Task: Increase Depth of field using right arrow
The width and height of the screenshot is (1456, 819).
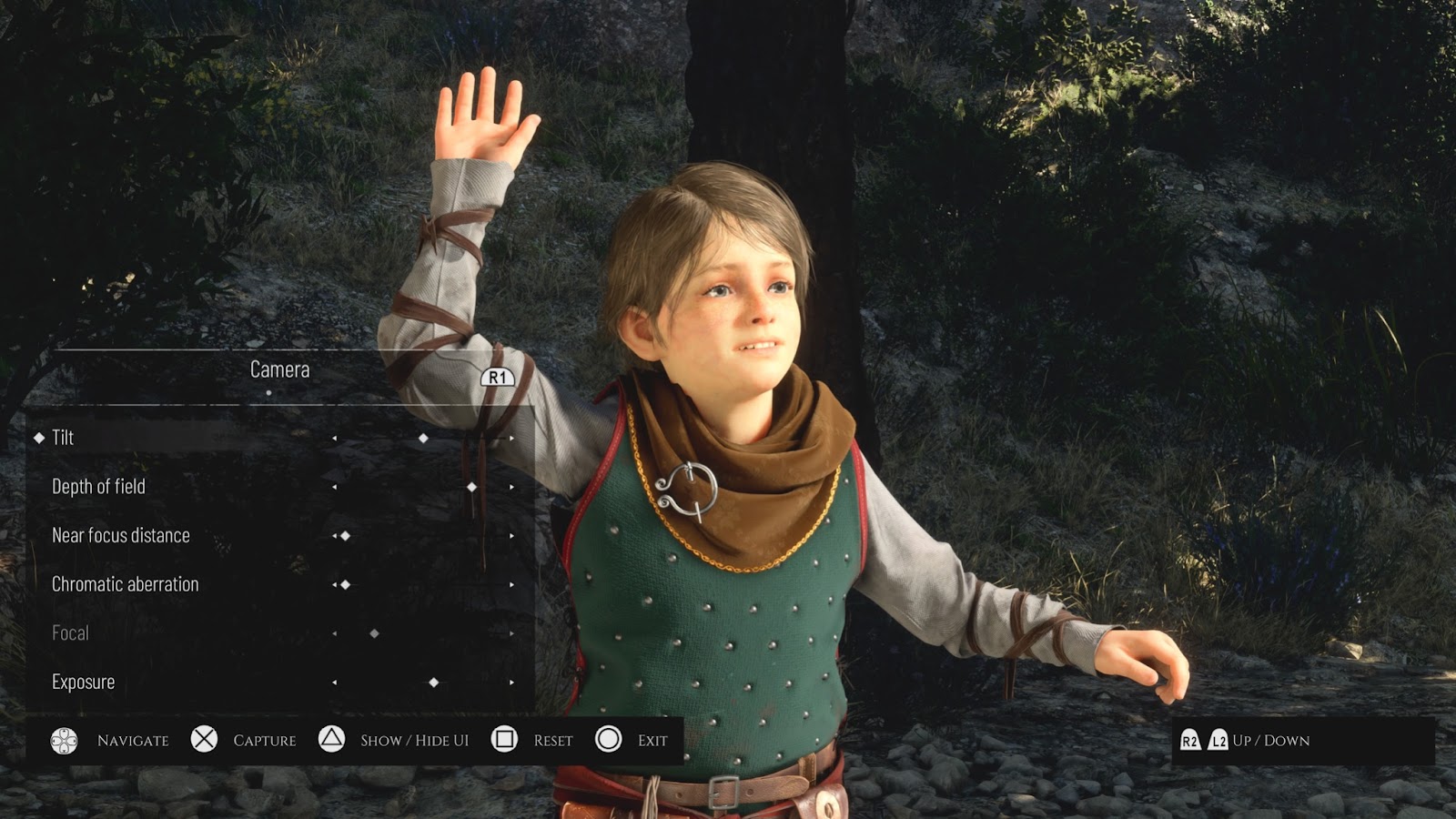Action: click(x=511, y=487)
